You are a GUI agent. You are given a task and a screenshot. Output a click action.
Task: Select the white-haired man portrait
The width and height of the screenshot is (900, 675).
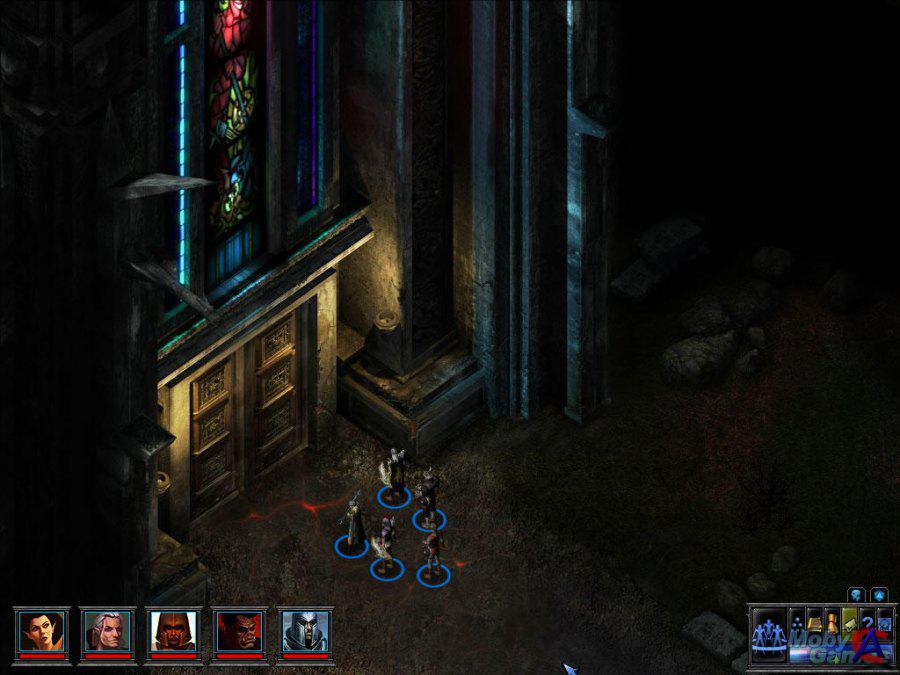107,631
